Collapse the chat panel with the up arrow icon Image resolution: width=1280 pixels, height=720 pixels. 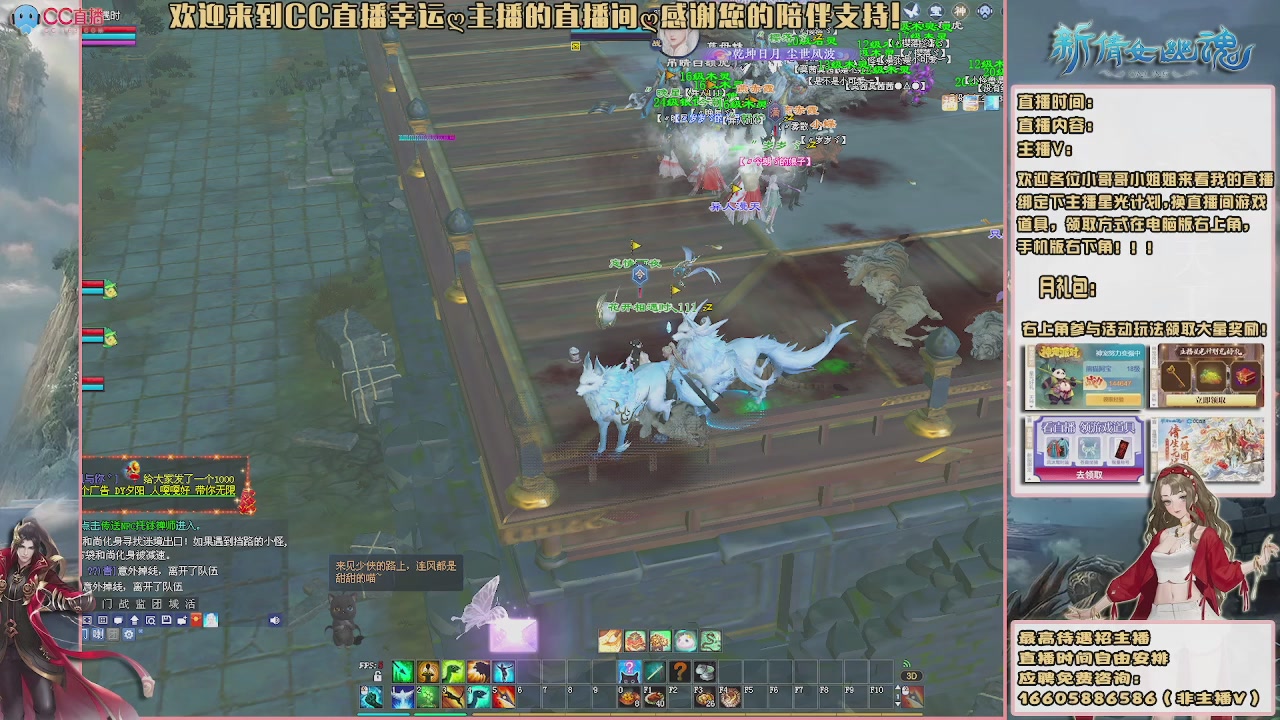tap(135, 620)
